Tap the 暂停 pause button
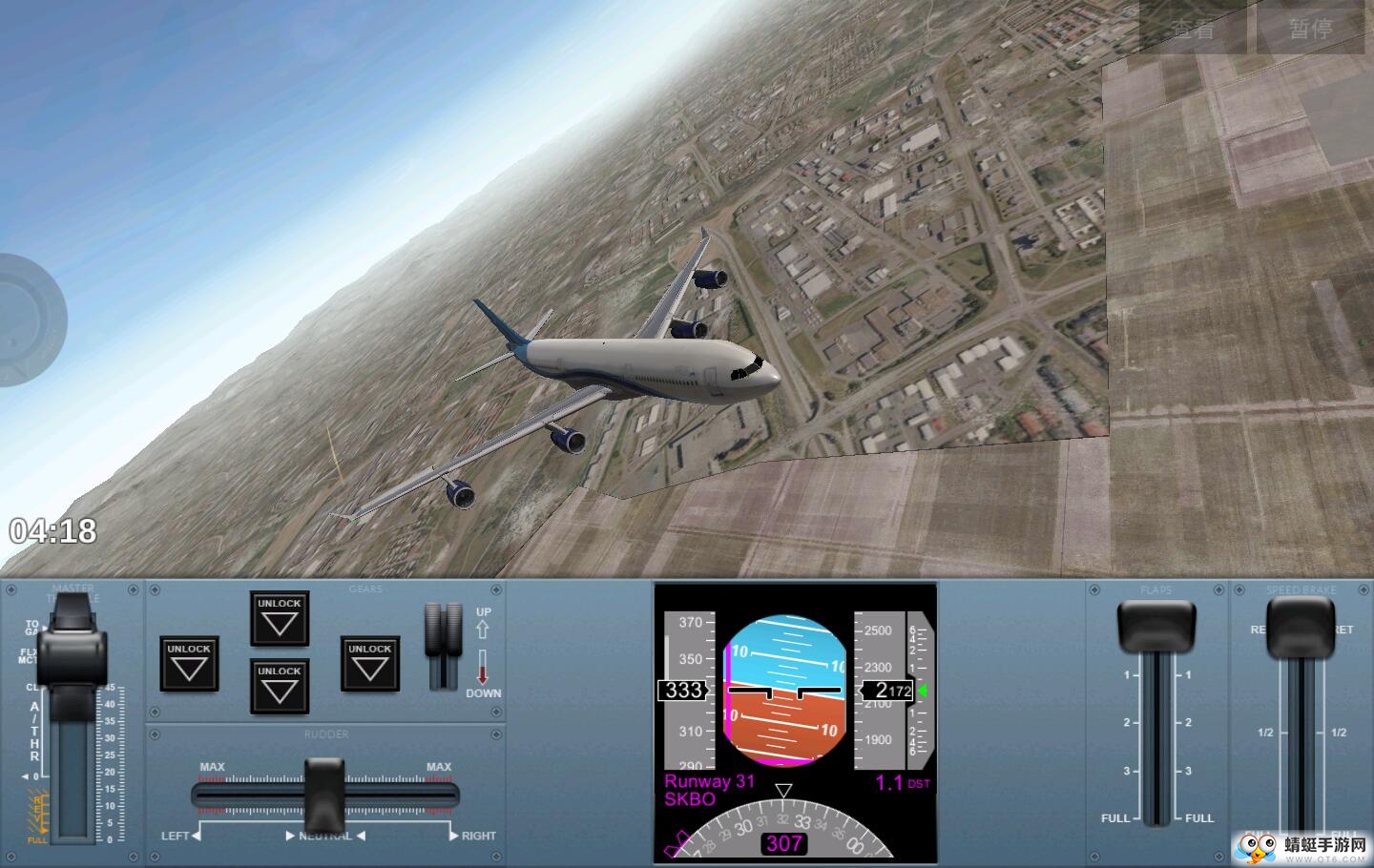The height and width of the screenshot is (868, 1374). click(x=1310, y=29)
